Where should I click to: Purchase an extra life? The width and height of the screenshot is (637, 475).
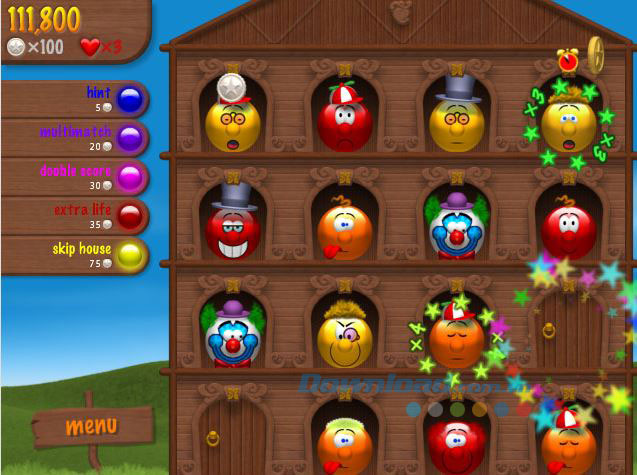point(129,216)
